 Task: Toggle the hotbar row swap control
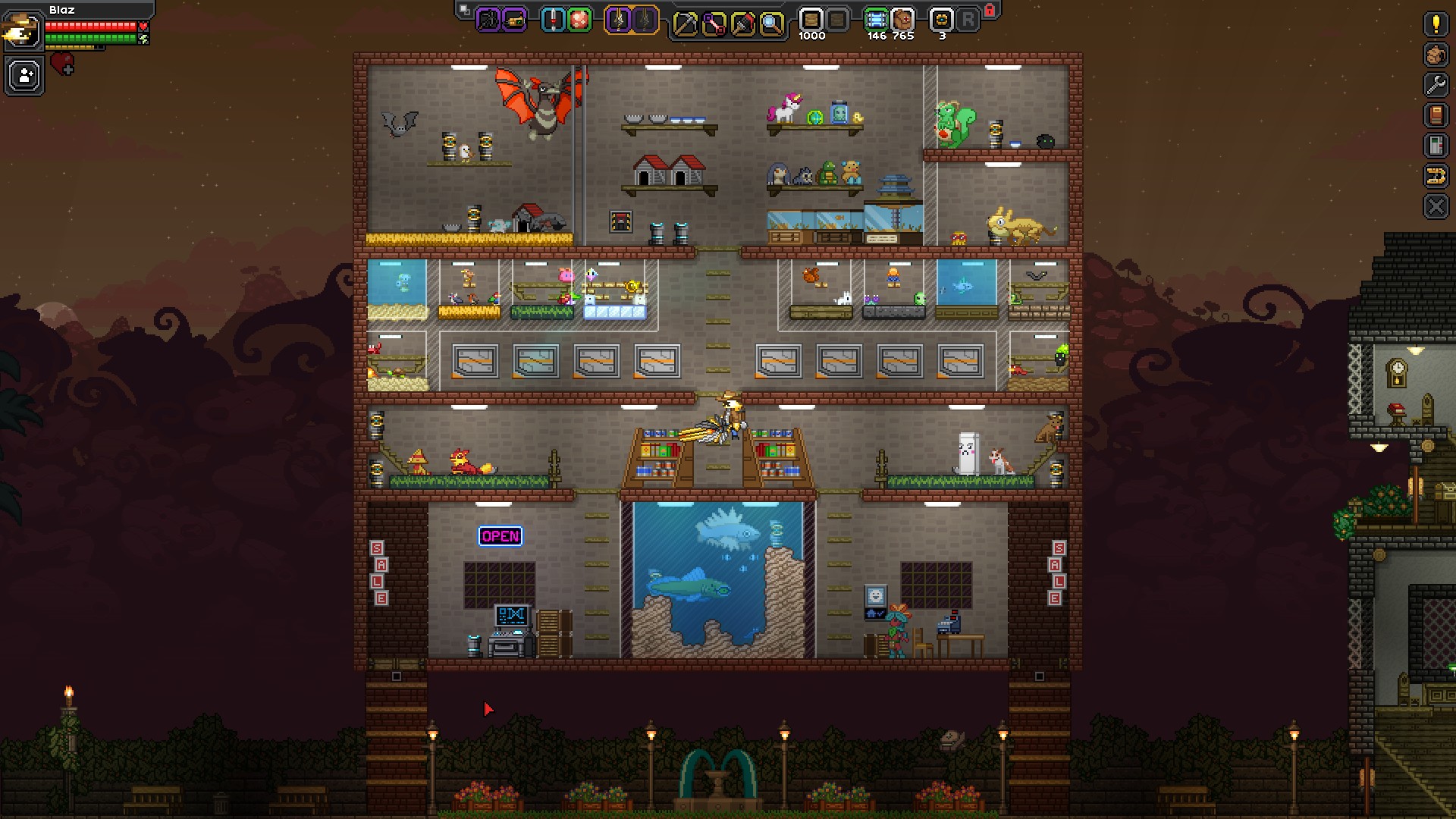click(x=463, y=10)
